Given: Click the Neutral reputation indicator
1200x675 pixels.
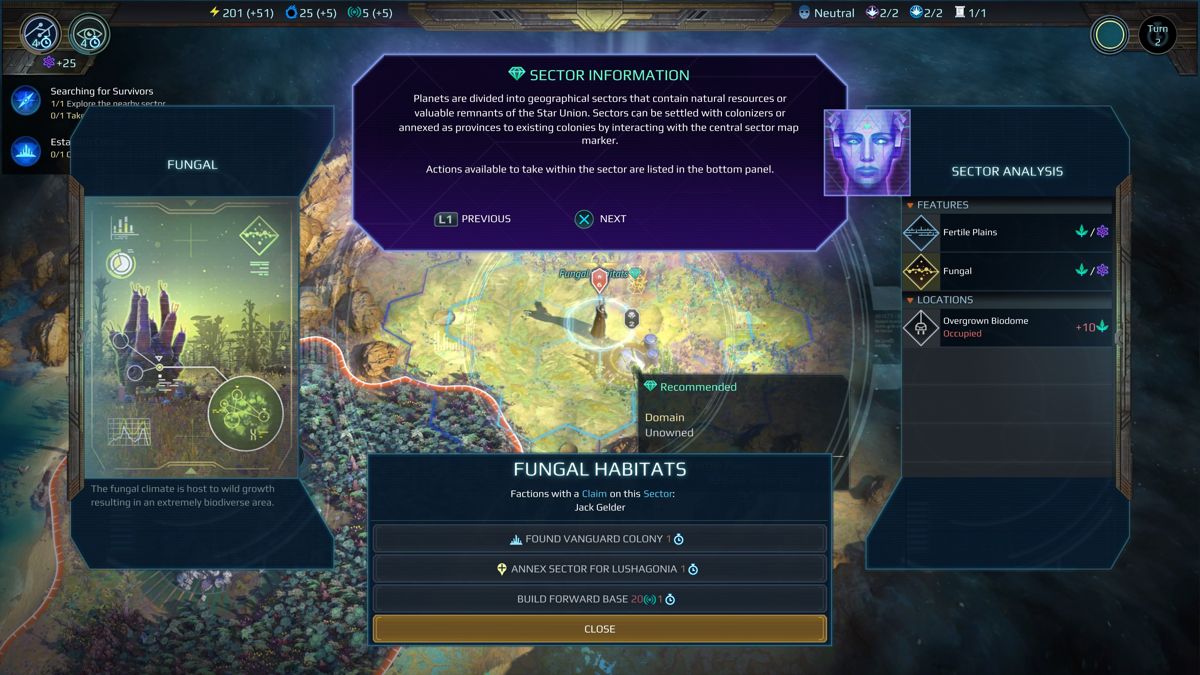Looking at the screenshot, I should [826, 13].
